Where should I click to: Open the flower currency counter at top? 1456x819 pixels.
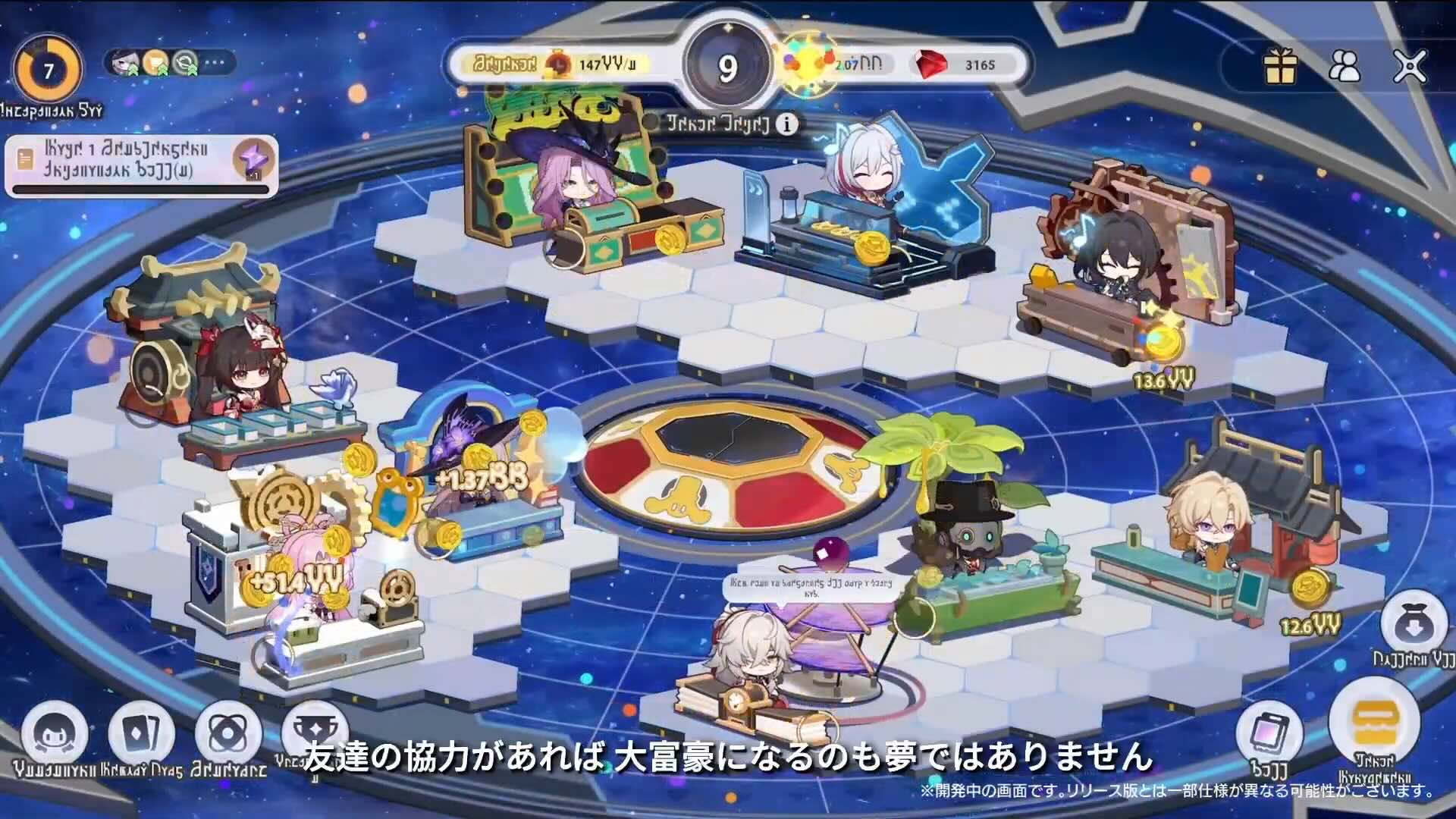(x=834, y=65)
